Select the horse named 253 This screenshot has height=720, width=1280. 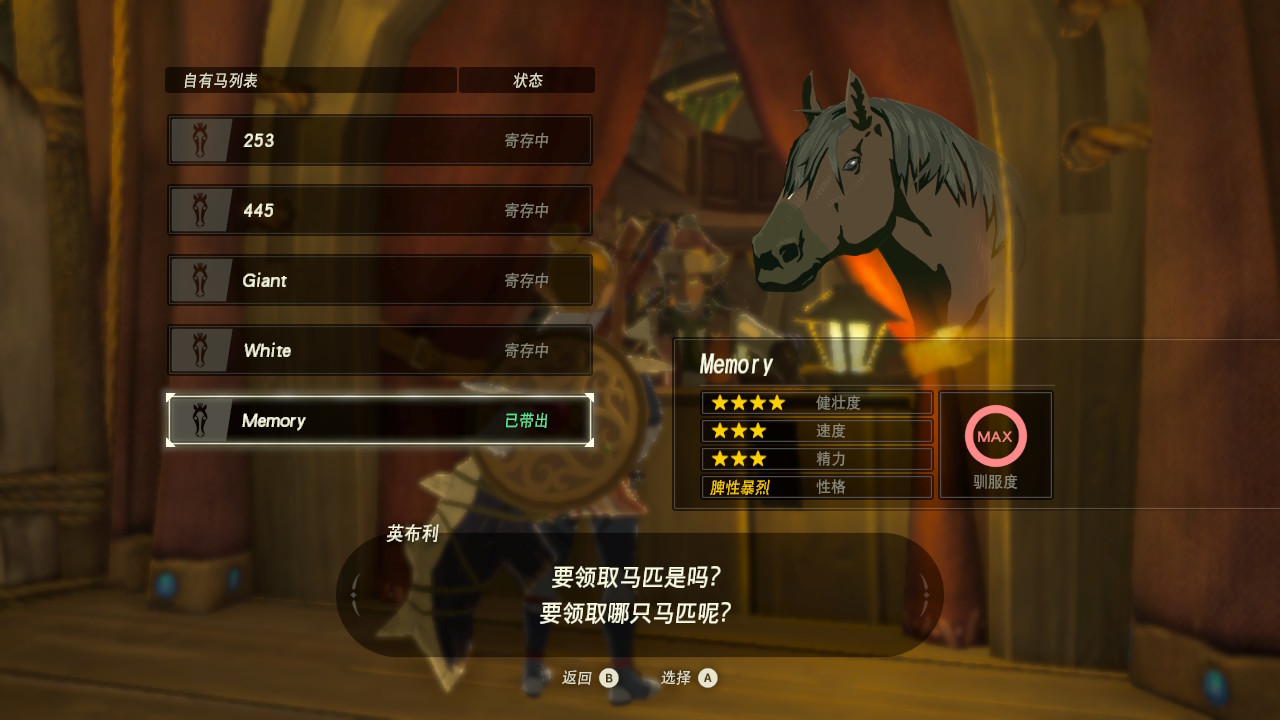[x=380, y=140]
